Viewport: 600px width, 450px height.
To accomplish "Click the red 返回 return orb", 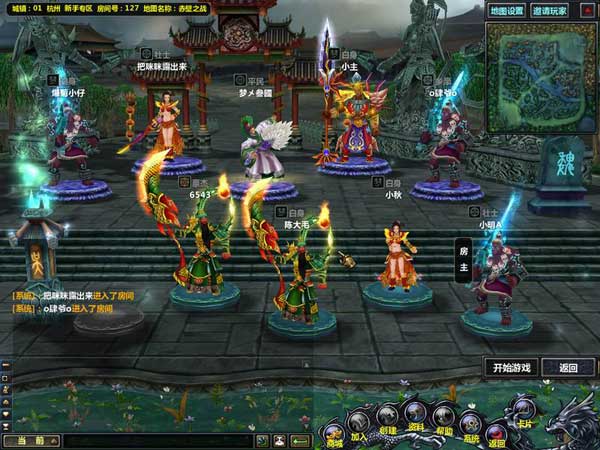I will 497,431.
